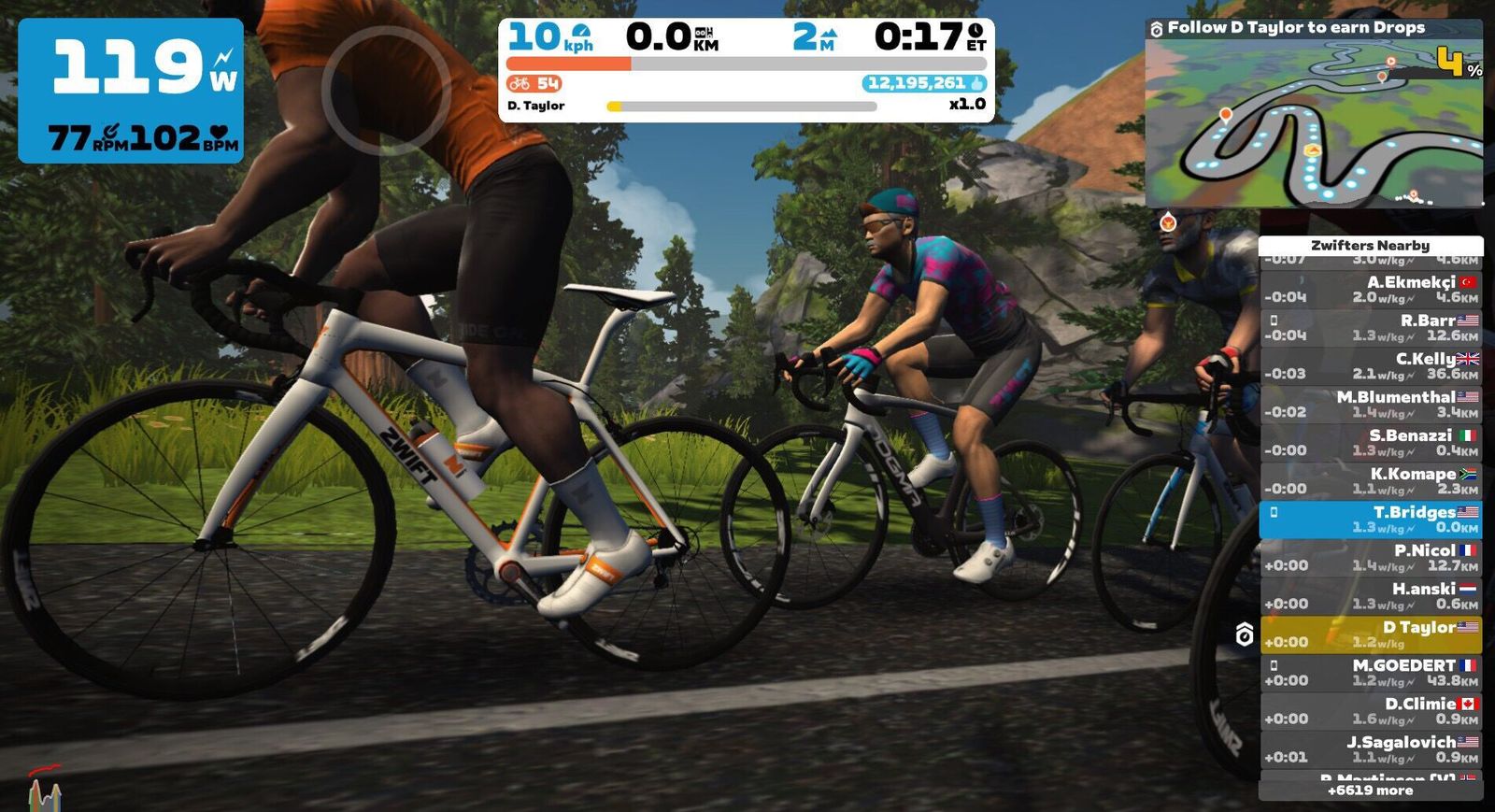Select J.Sagalovich in the nearby list
The height and width of the screenshot is (812, 1495).
pyautogui.click(x=1370, y=749)
